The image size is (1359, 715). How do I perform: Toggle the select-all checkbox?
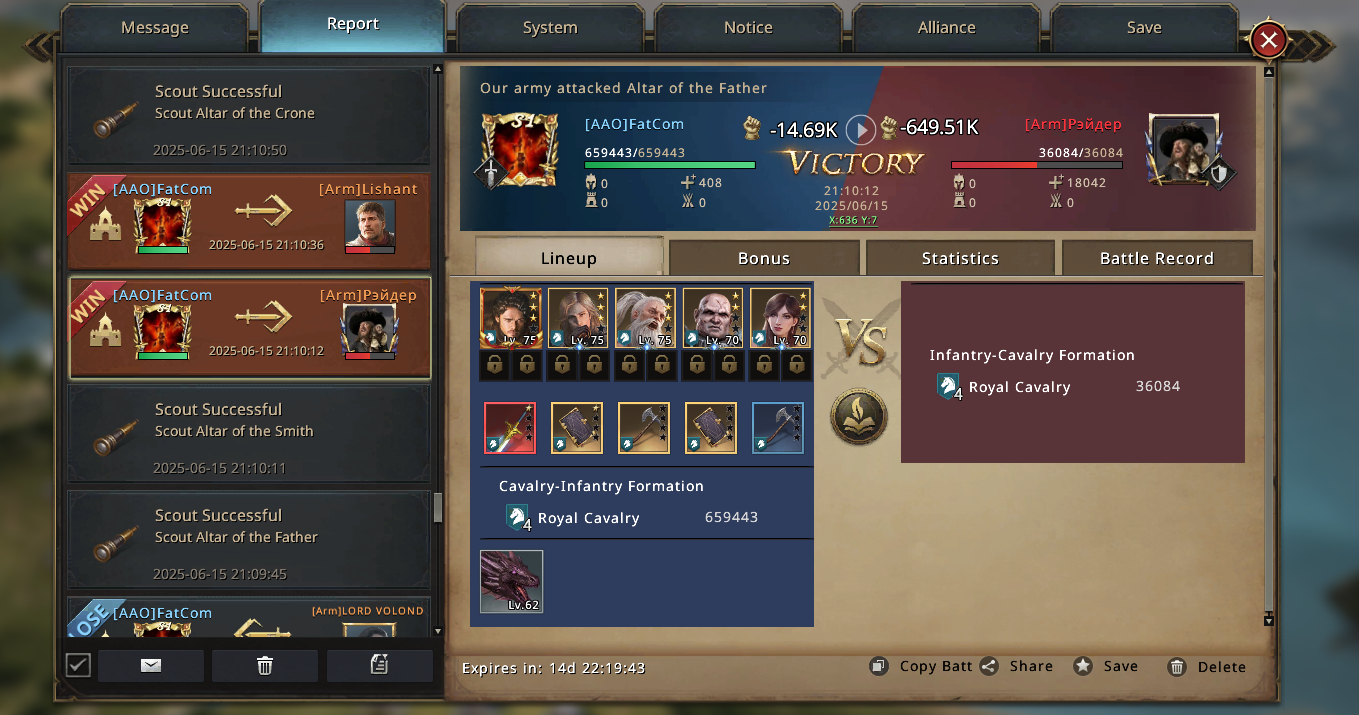[78, 665]
